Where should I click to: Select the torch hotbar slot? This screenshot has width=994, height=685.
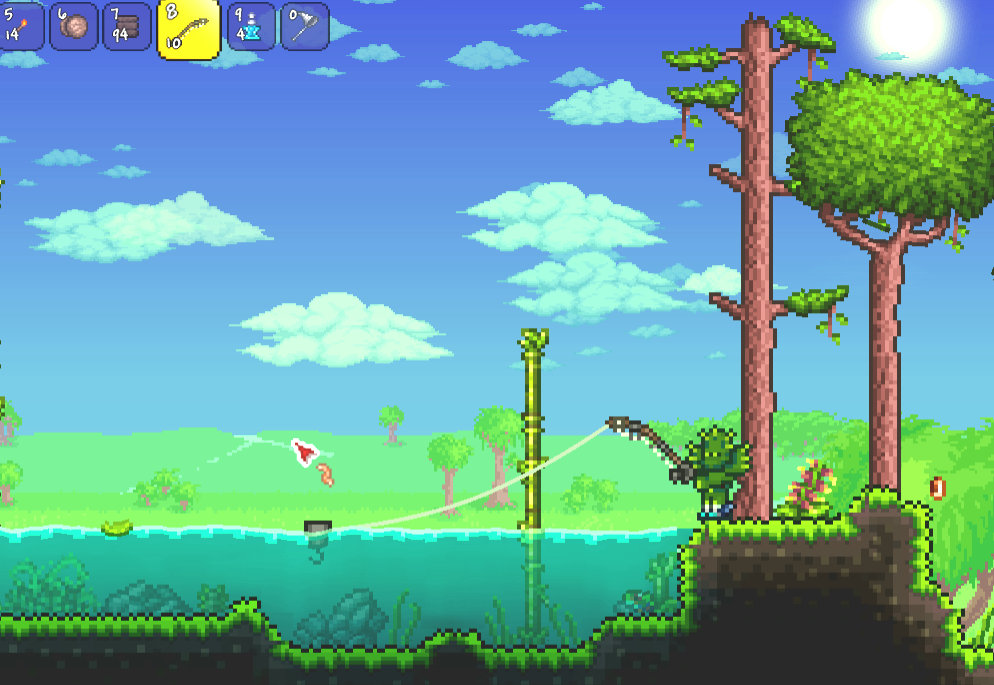(x=20, y=25)
